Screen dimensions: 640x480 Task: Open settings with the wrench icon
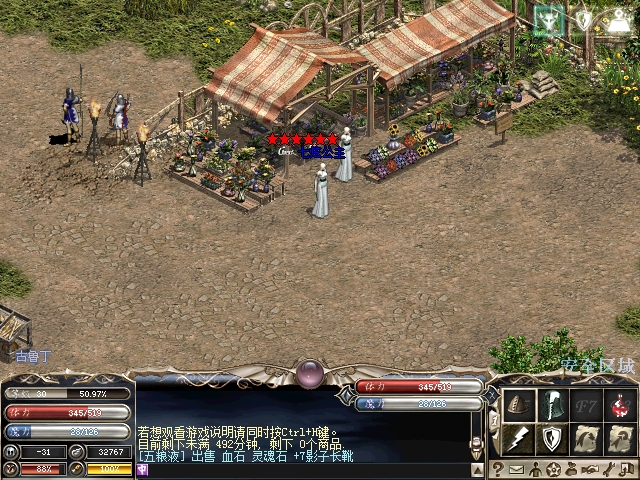coord(609,469)
